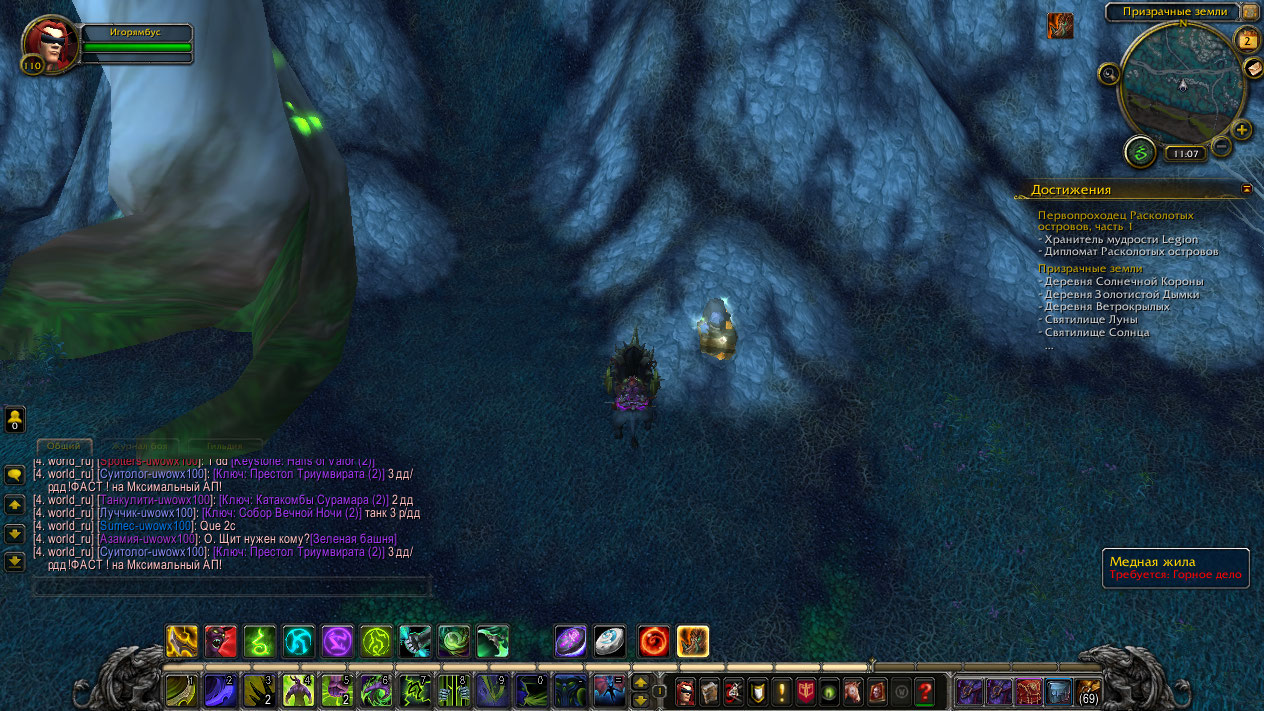
Task: Open the calendar button showing 2
Action: (1247, 40)
